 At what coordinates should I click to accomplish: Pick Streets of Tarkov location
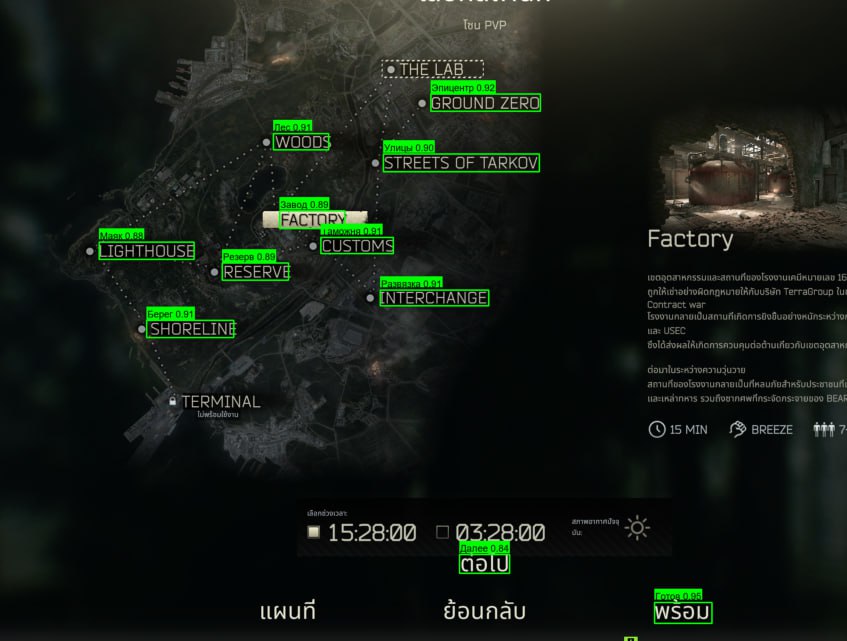click(461, 163)
